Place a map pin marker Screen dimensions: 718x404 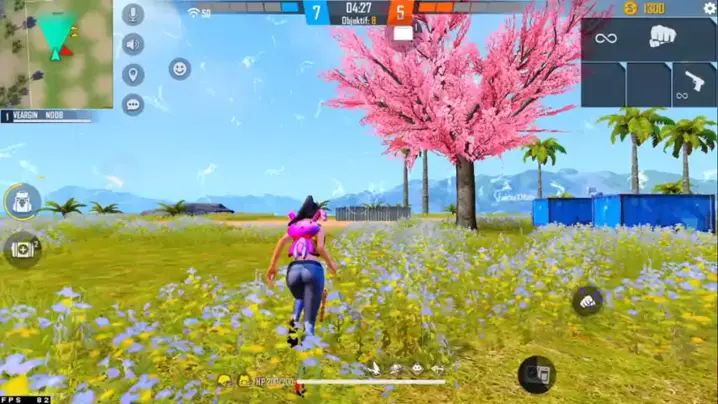pos(133,75)
